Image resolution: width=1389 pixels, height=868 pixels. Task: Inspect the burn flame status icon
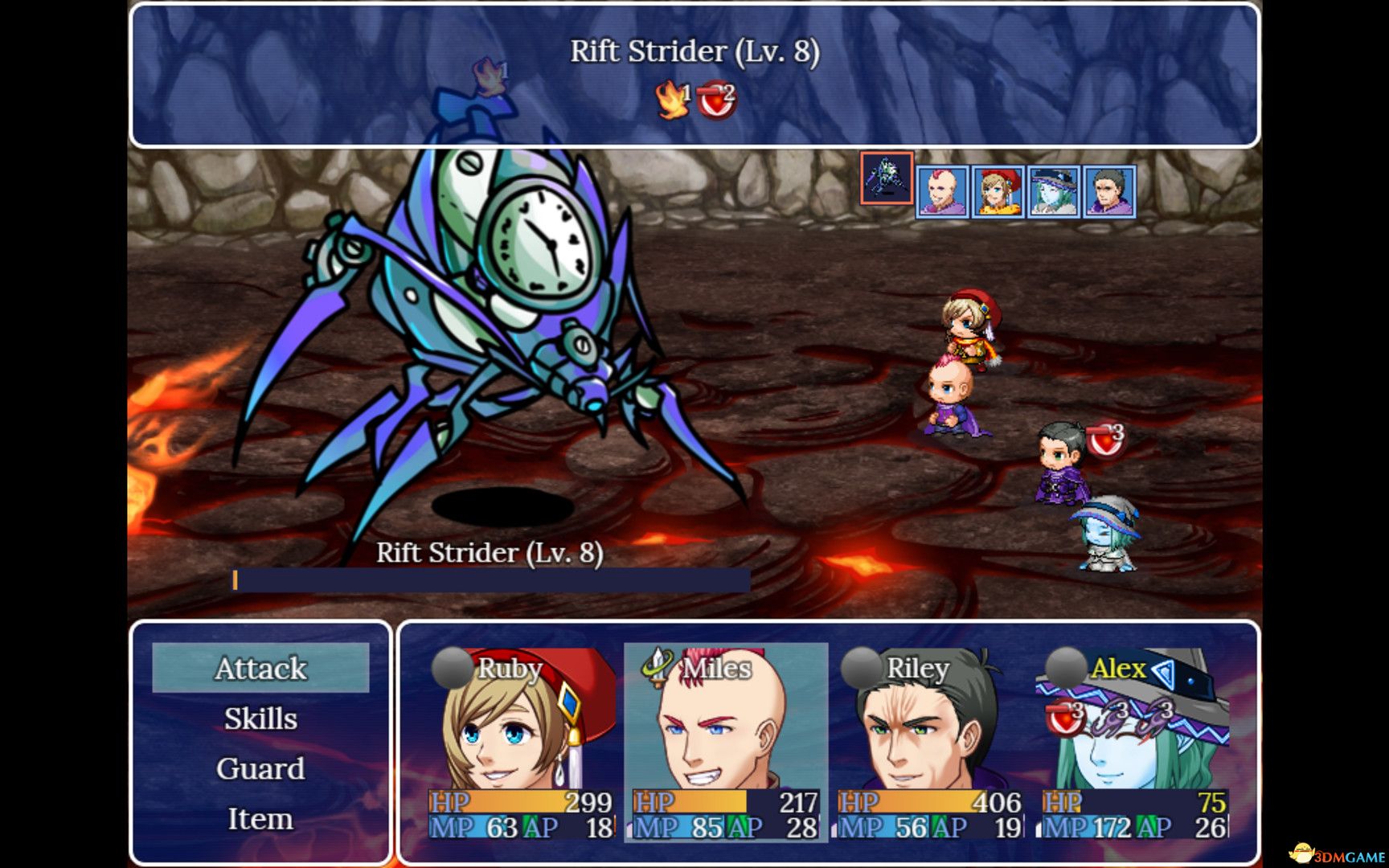coord(672,100)
